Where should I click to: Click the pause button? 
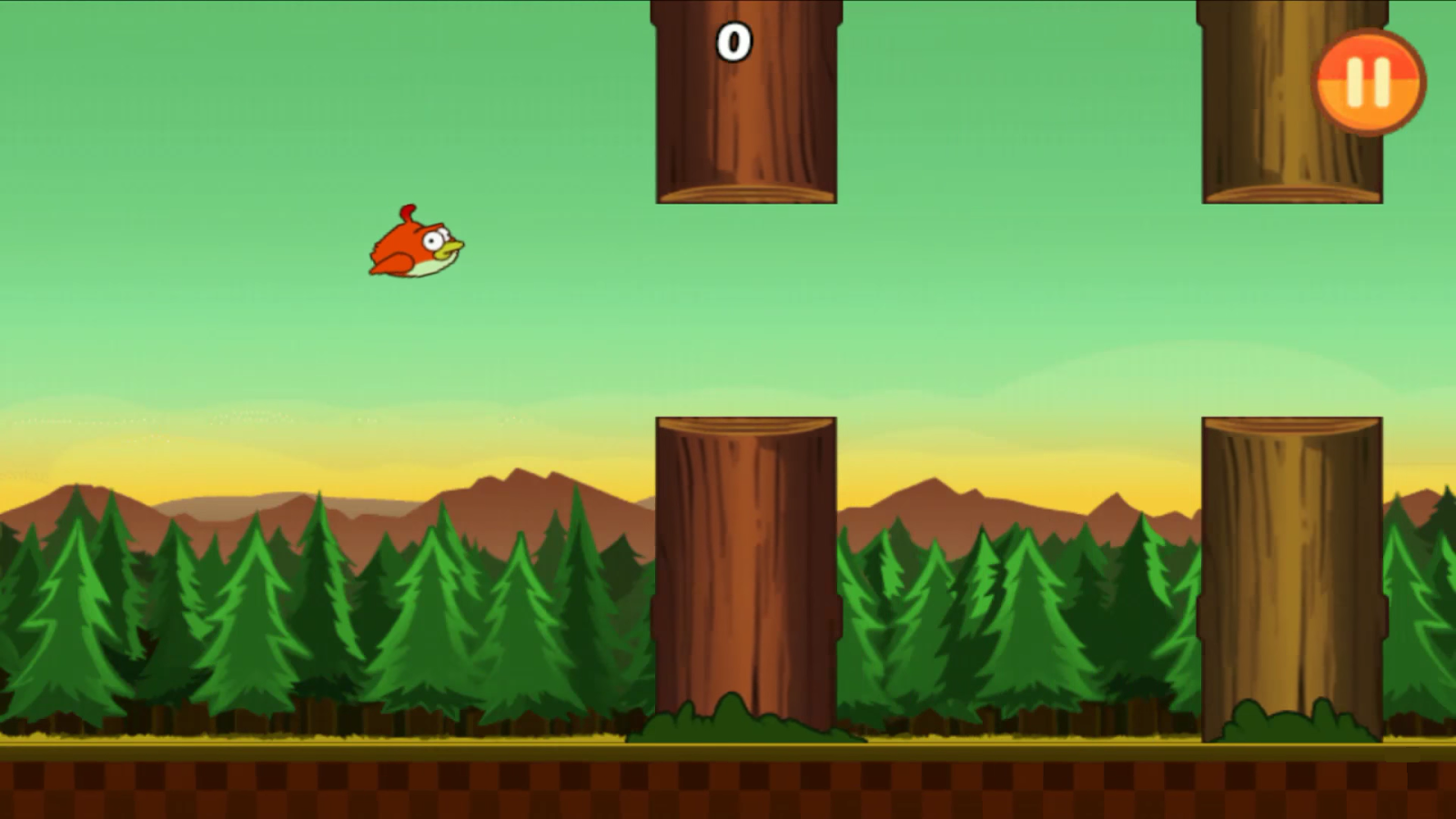click(1370, 78)
